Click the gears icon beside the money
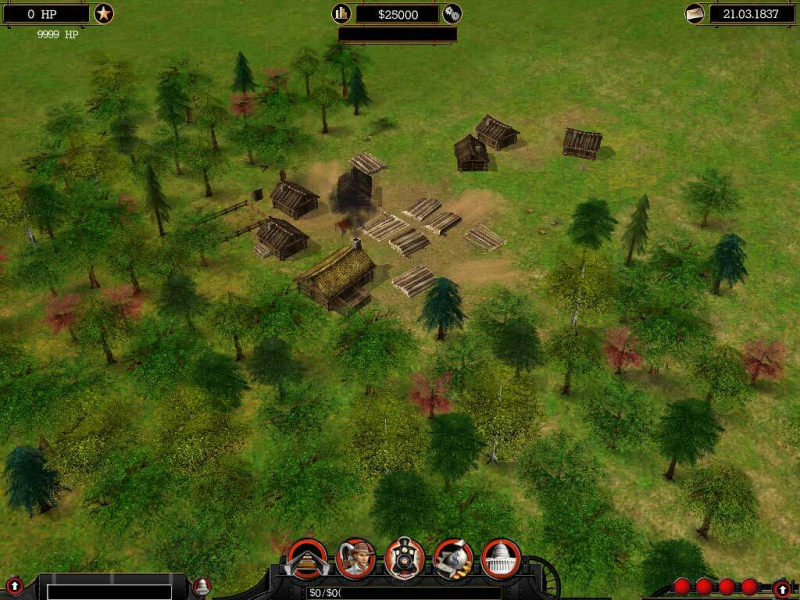800x600 pixels. coord(452,14)
